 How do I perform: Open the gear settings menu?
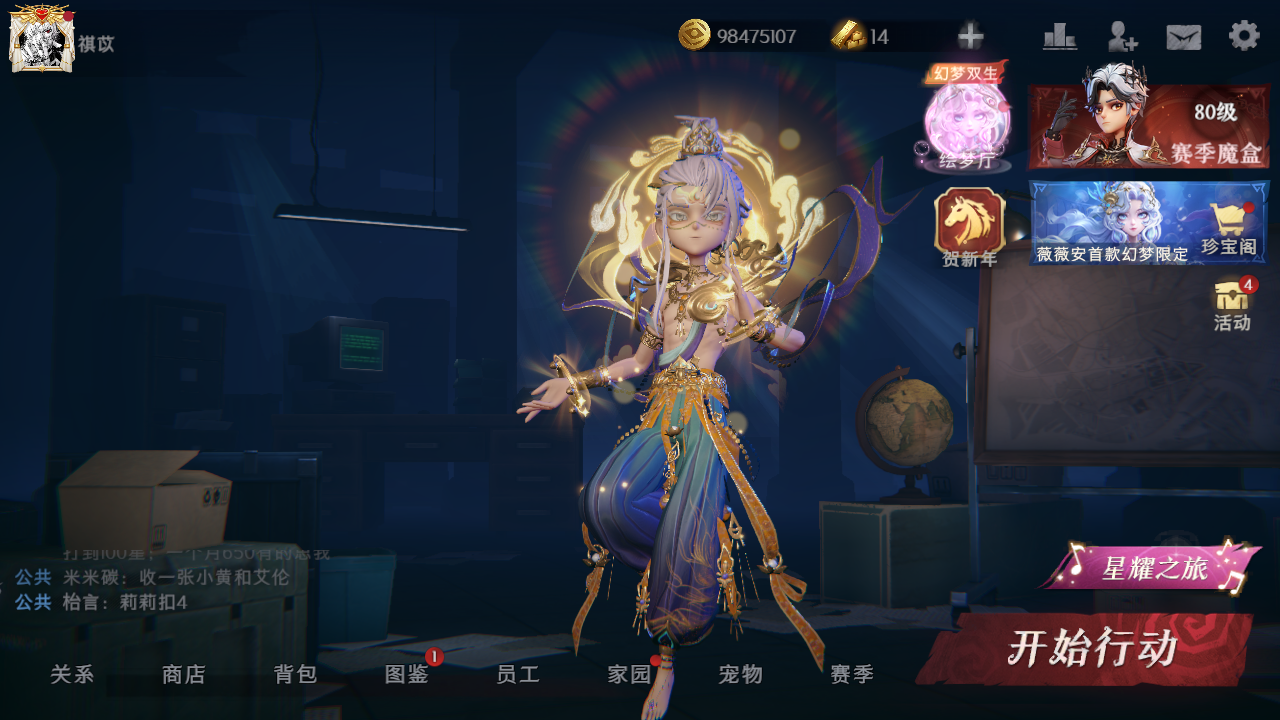(1244, 36)
